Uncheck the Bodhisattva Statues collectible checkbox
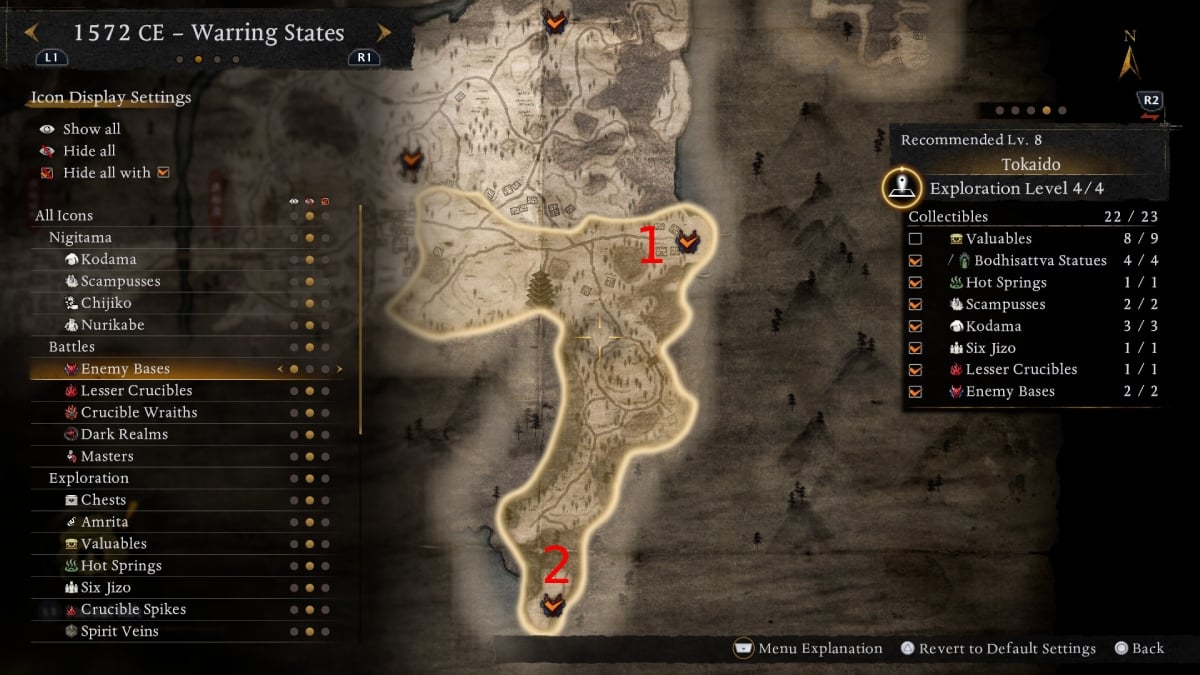The width and height of the screenshot is (1200, 675). tap(915, 261)
